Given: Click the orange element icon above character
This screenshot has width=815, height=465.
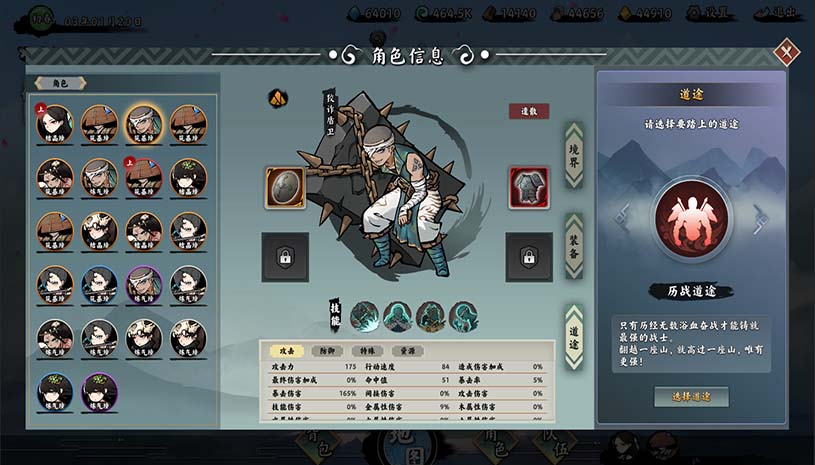Looking at the screenshot, I should (x=277, y=98).
